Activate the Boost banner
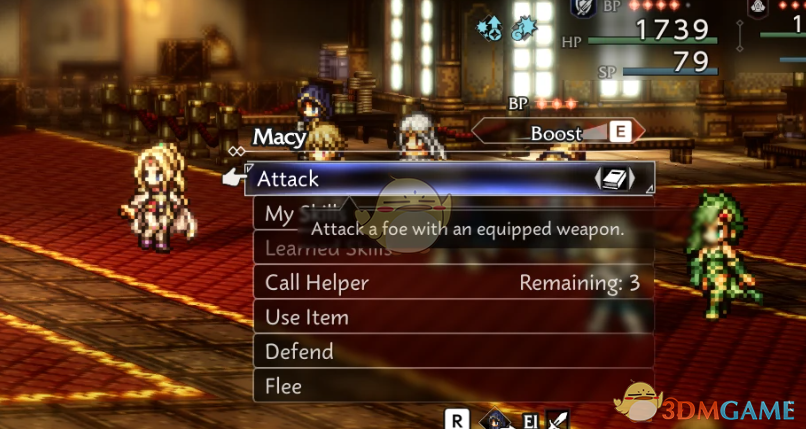Viewport: 806px width, 429px height. click(x=557, y=133)
